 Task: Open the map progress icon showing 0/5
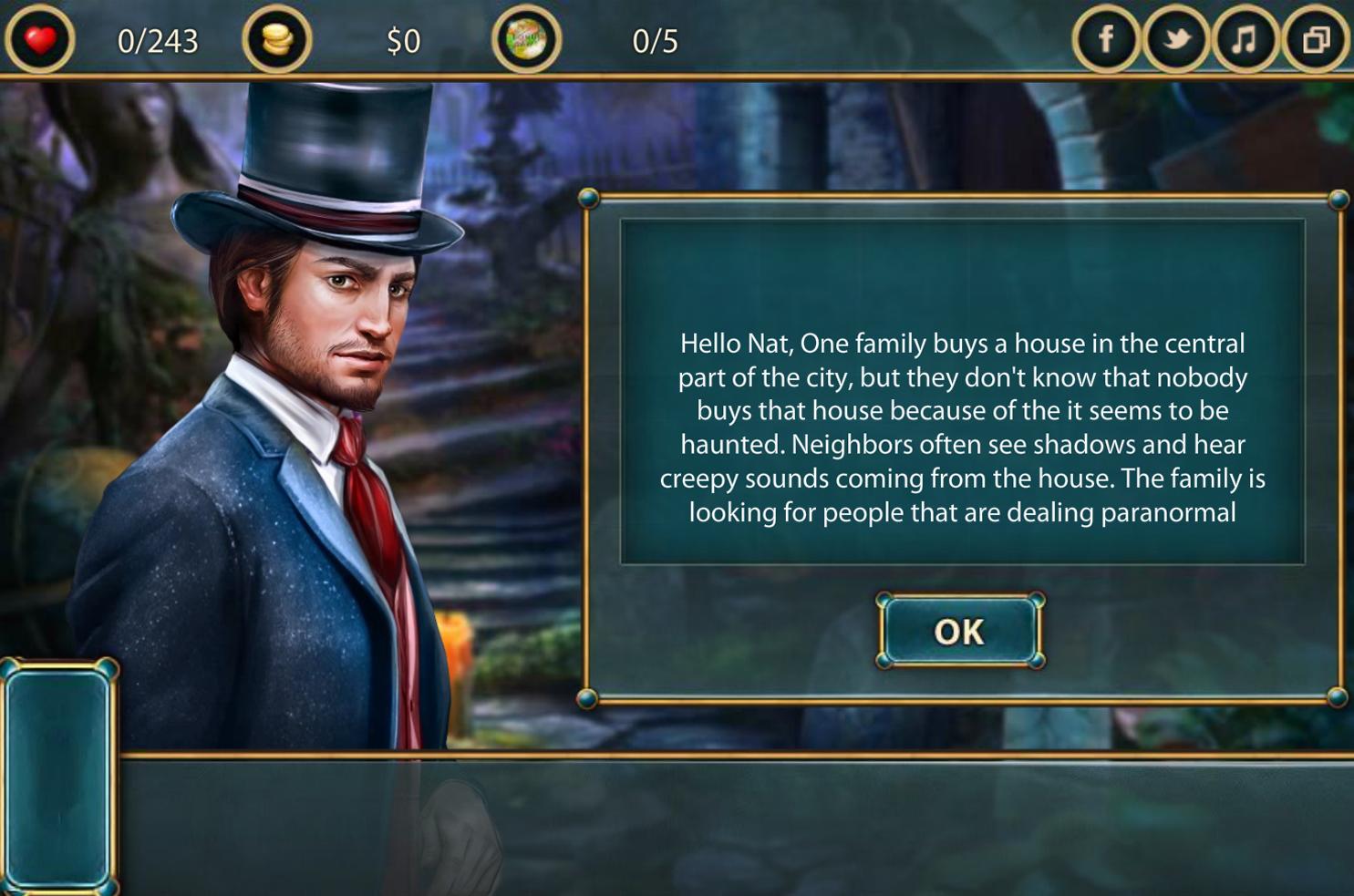pos(527,39)
